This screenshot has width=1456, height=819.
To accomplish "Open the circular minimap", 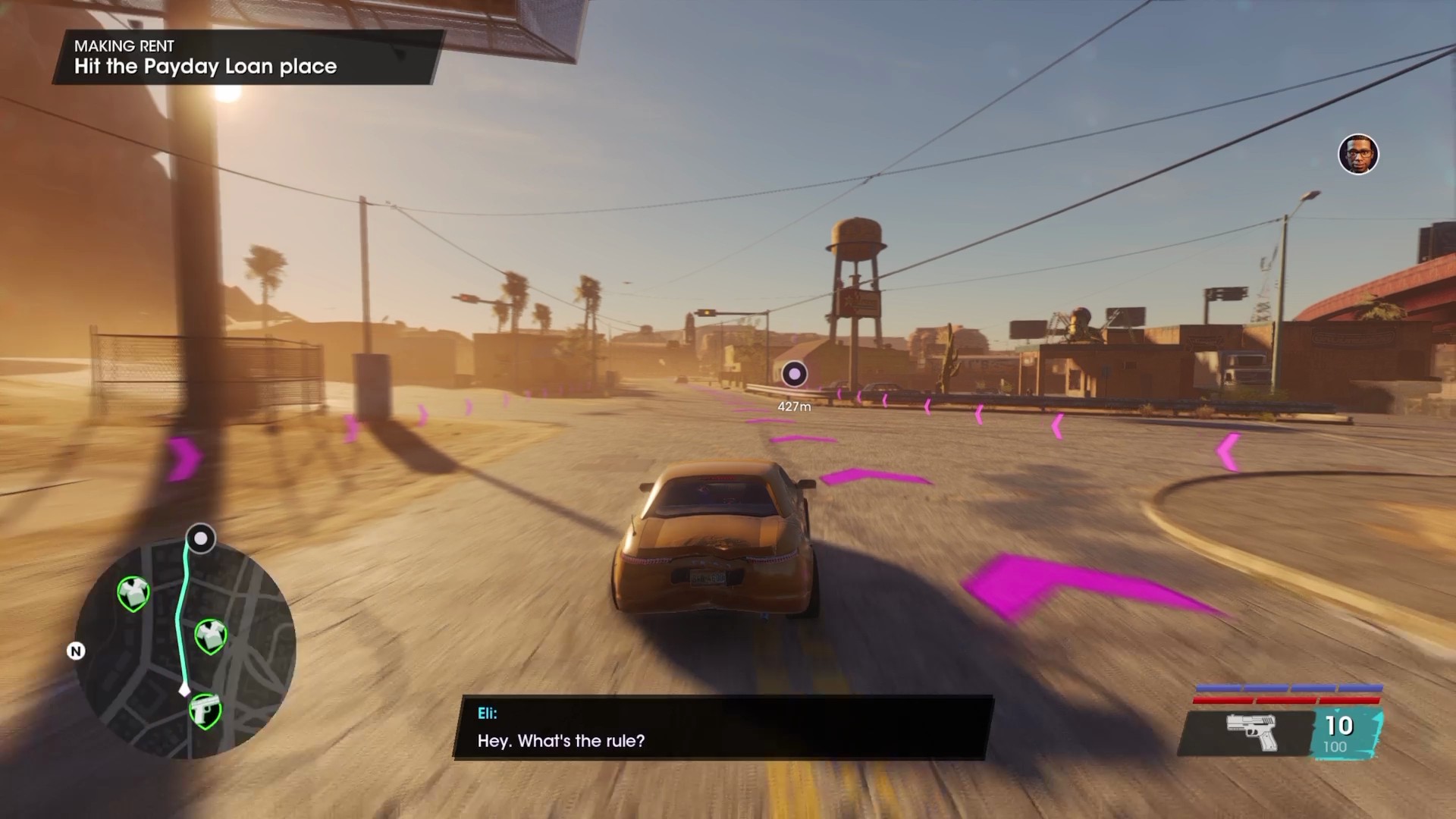I will [186, 648].
